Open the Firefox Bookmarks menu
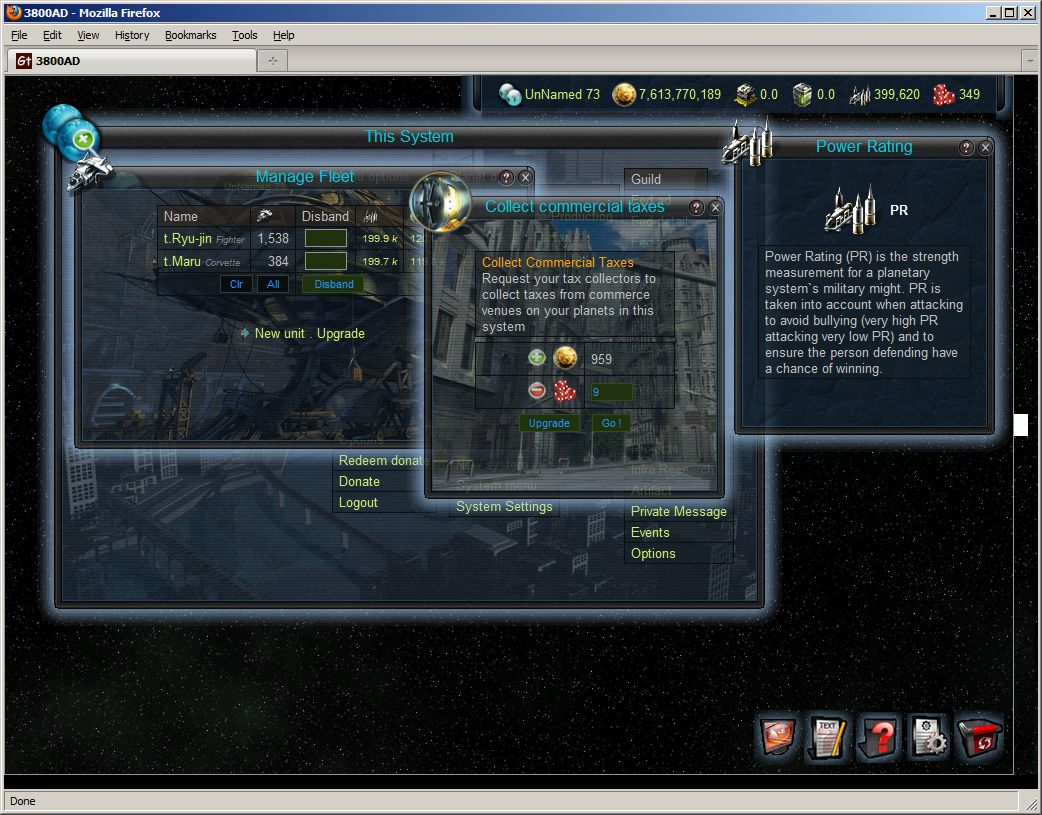This screenshot has width=1042, height=815. point(190,35)
